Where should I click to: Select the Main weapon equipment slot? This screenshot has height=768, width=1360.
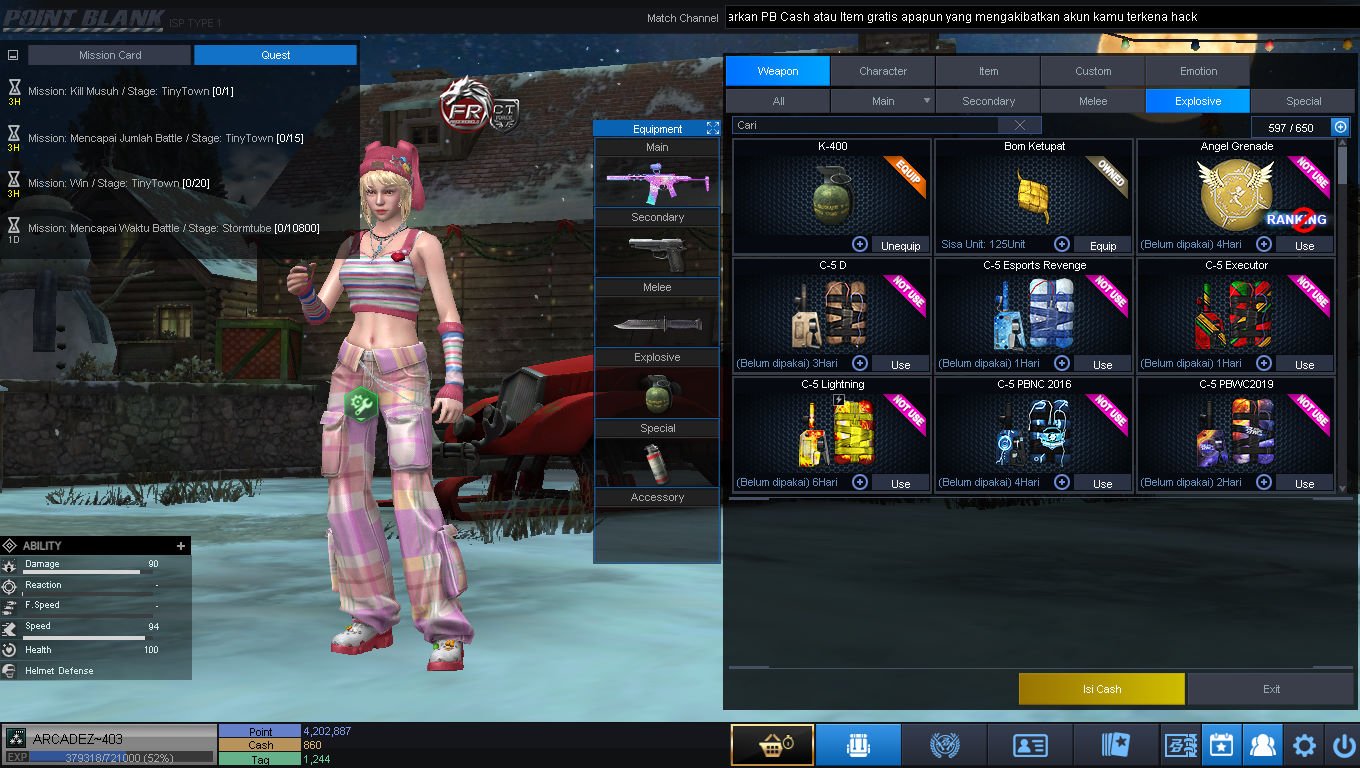click(x=657, y=182)
